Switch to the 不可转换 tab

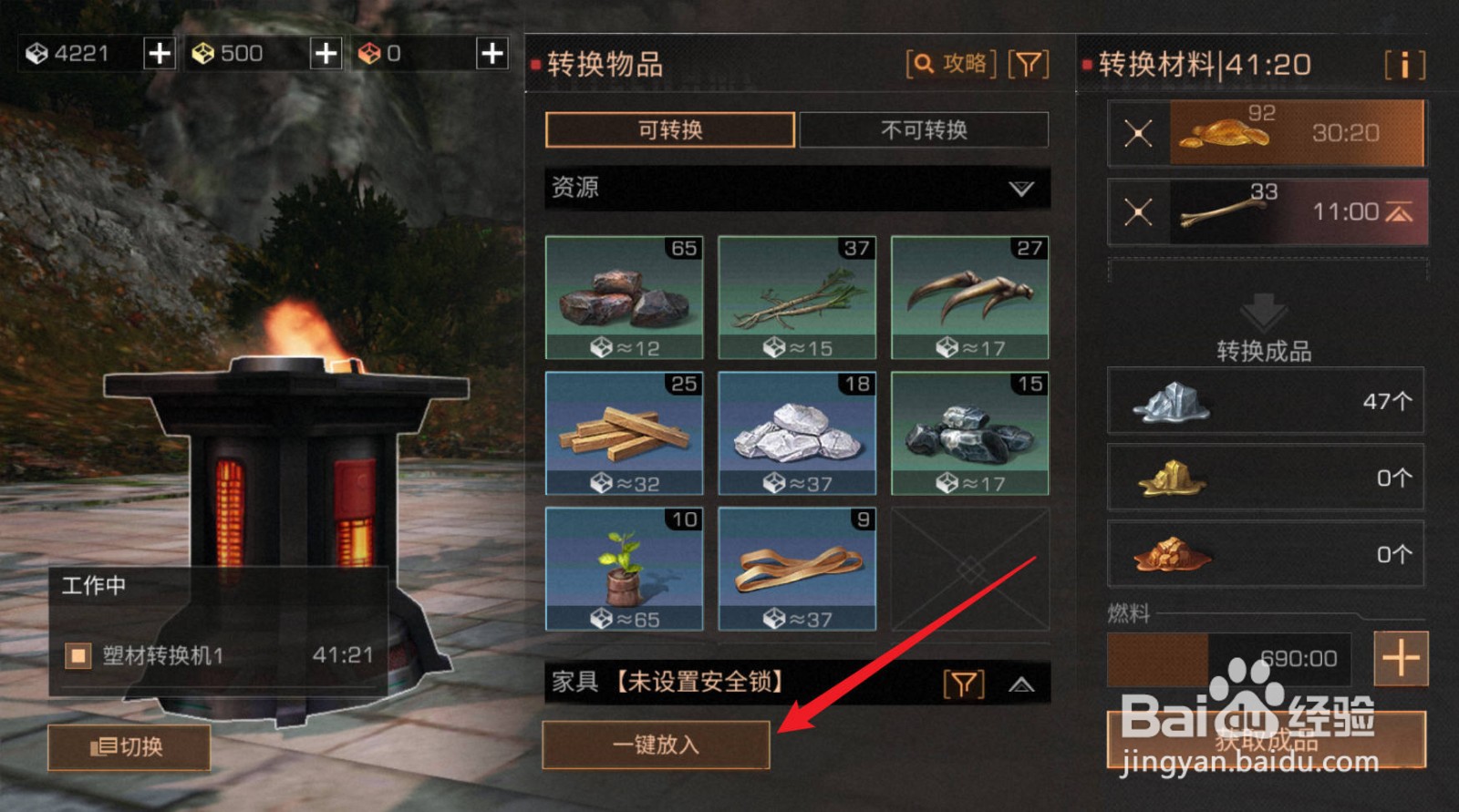[924, 130]
